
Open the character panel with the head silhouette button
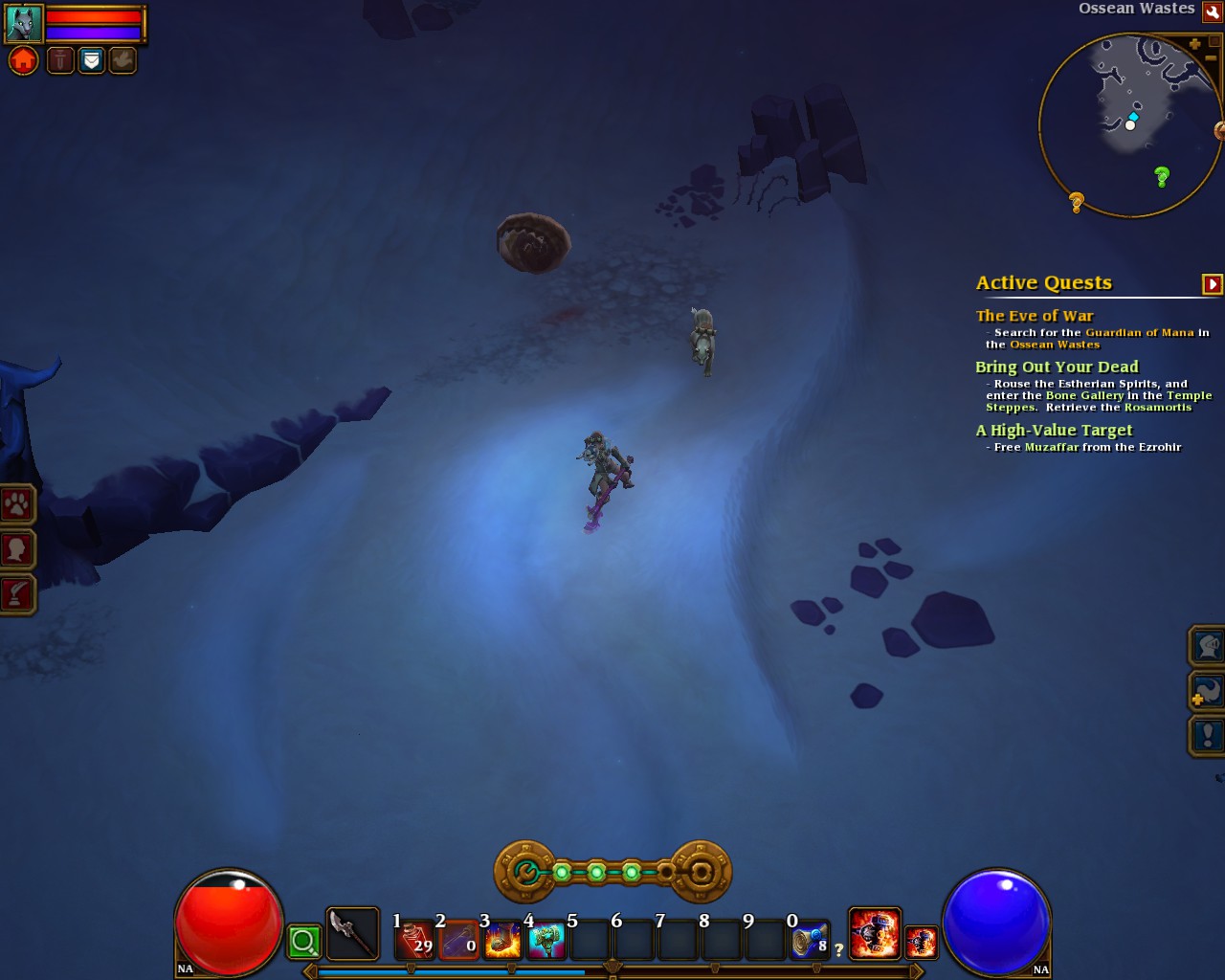coord(17,549)
